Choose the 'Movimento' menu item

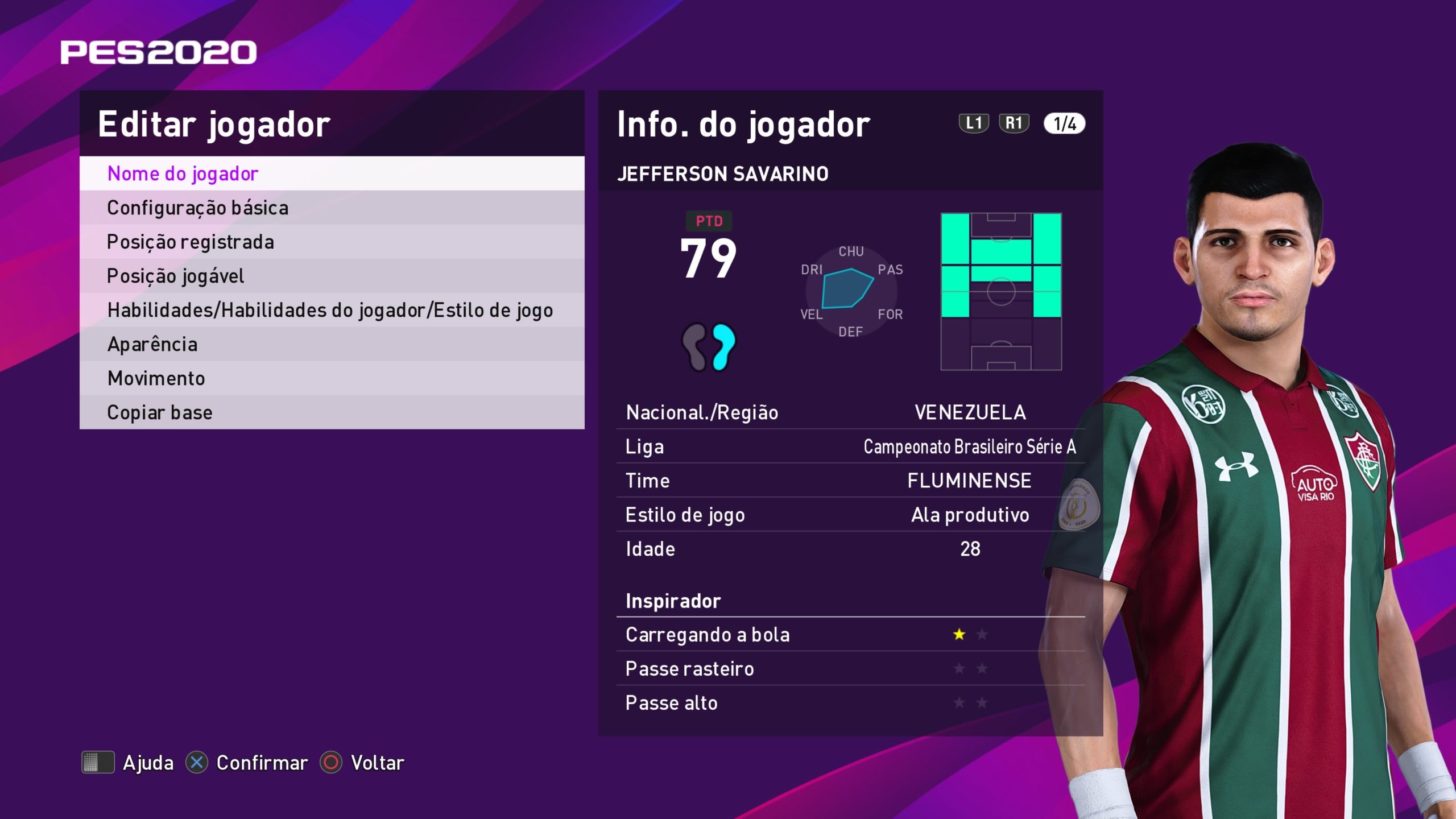332,378
